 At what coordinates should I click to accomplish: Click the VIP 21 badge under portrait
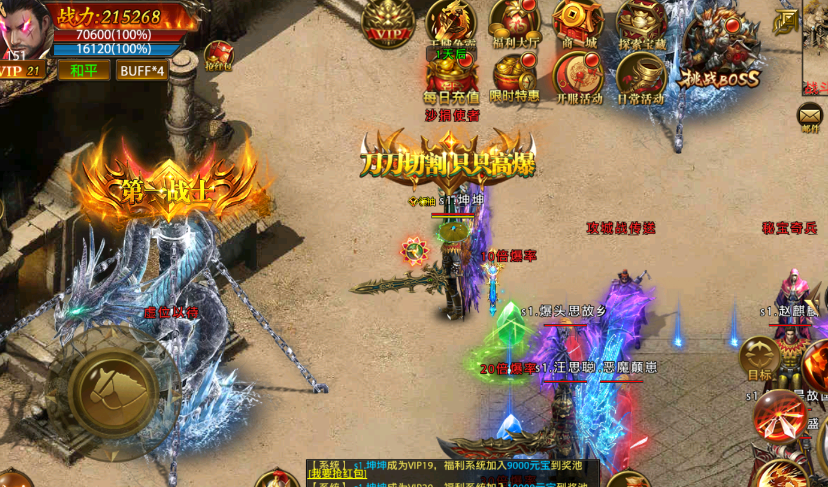pos(22,70)
